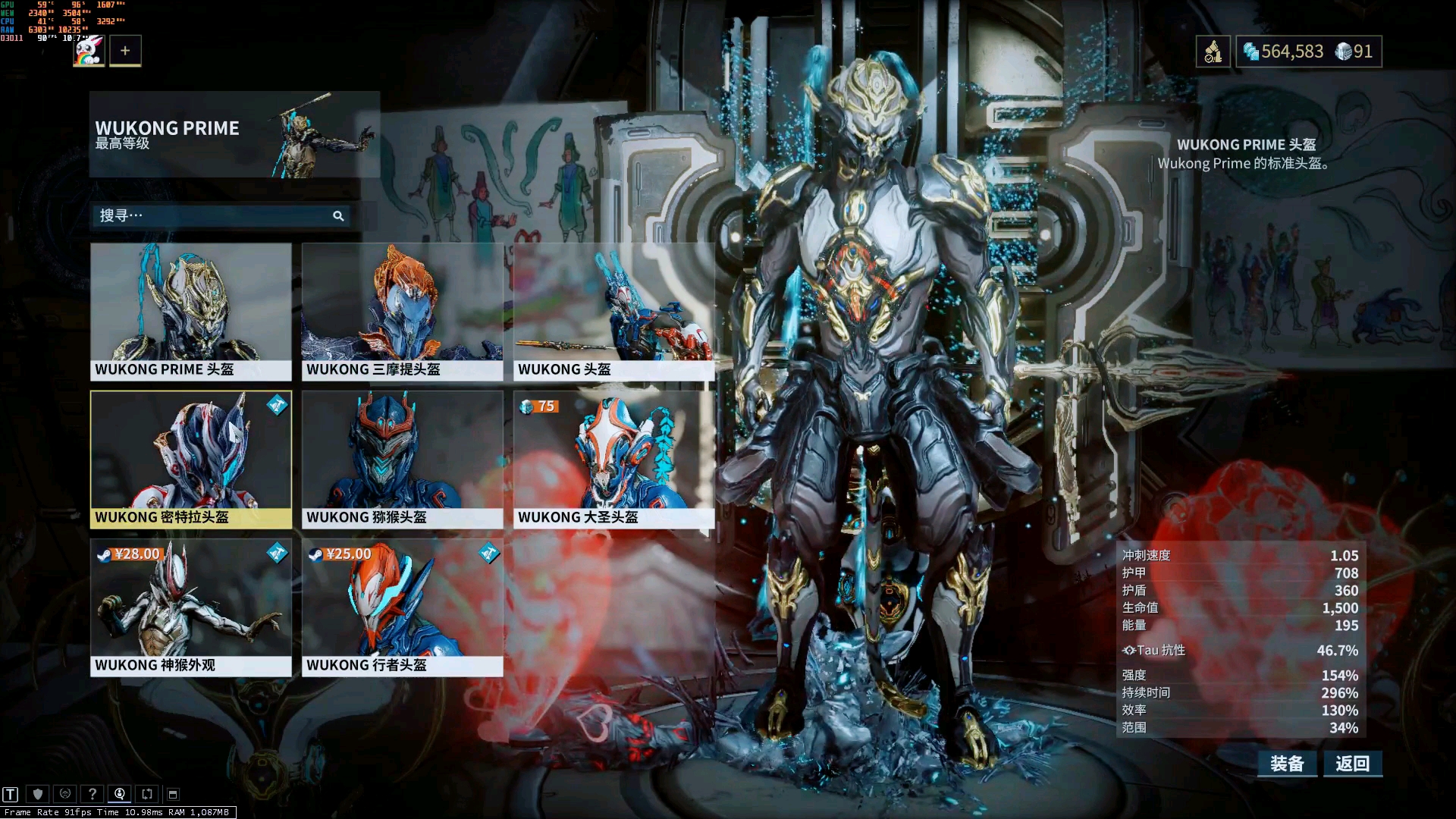The image size is (1456, 819).
Task: Click the 装备 equip button
Action: pos(1287,764)
